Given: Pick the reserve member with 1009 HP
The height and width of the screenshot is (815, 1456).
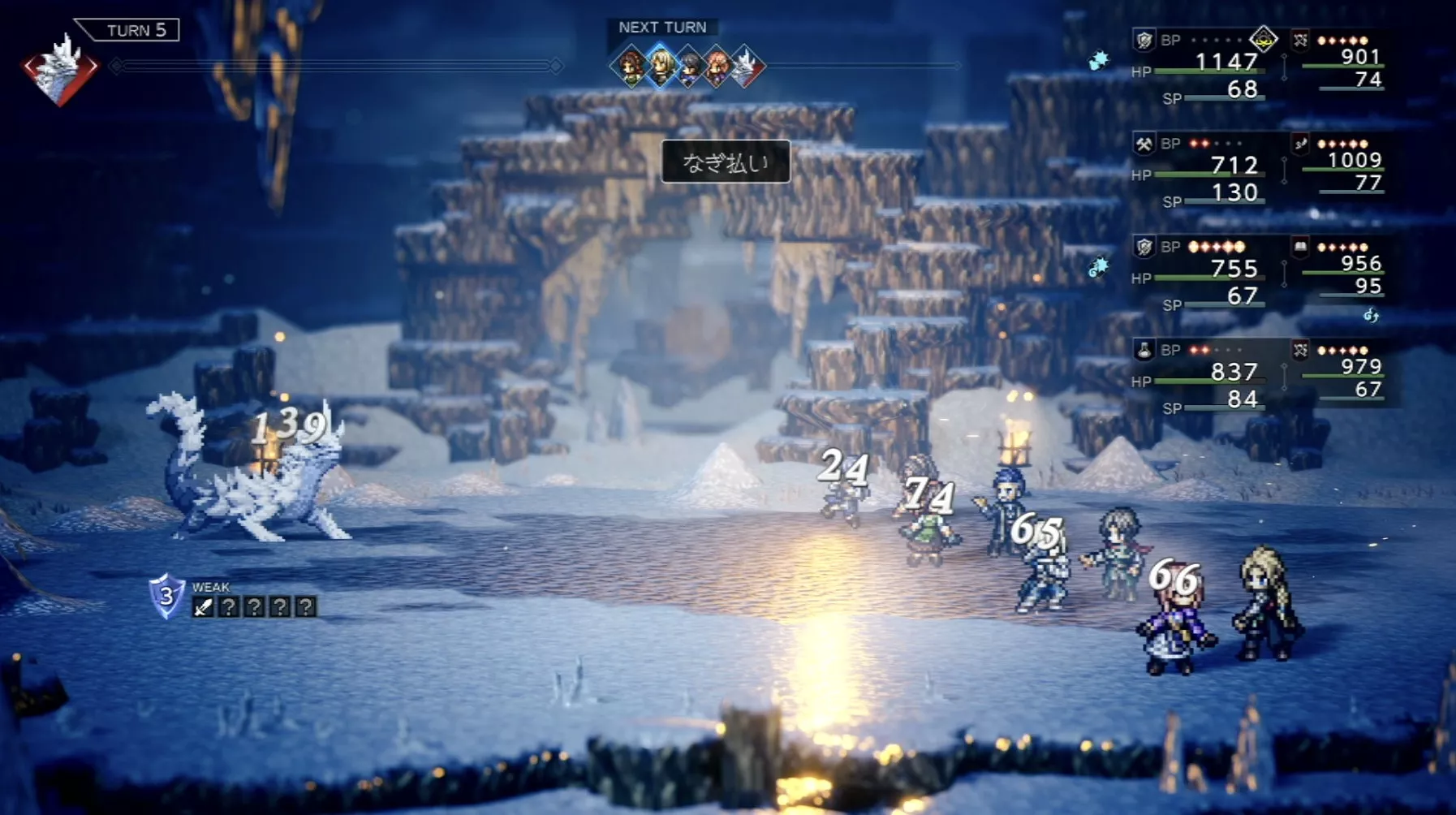Looking at the screenshot, I should coord(1354,161).
